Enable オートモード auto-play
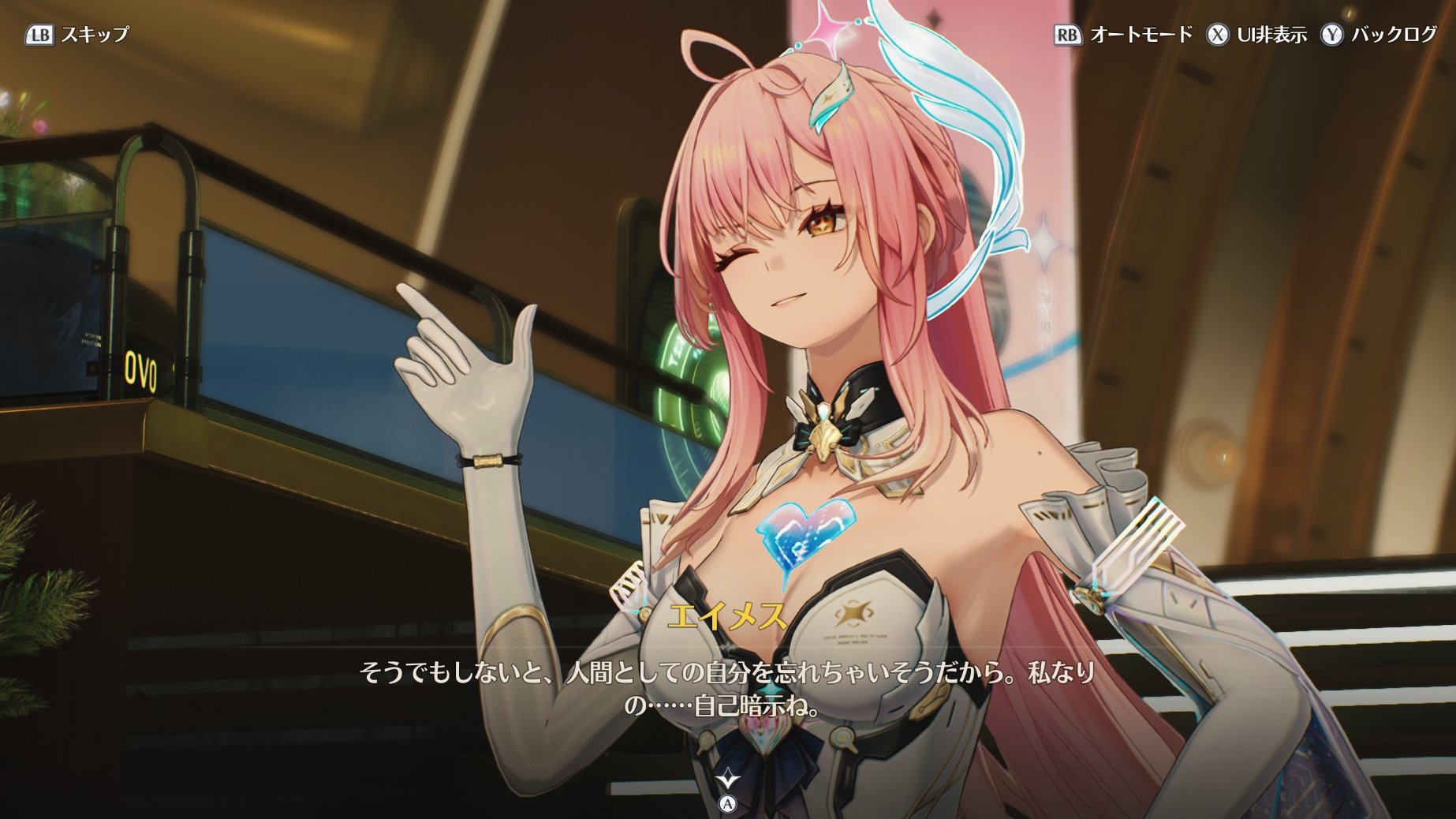The width and height of the screenshot is (1456, 819). [1123, 35]
